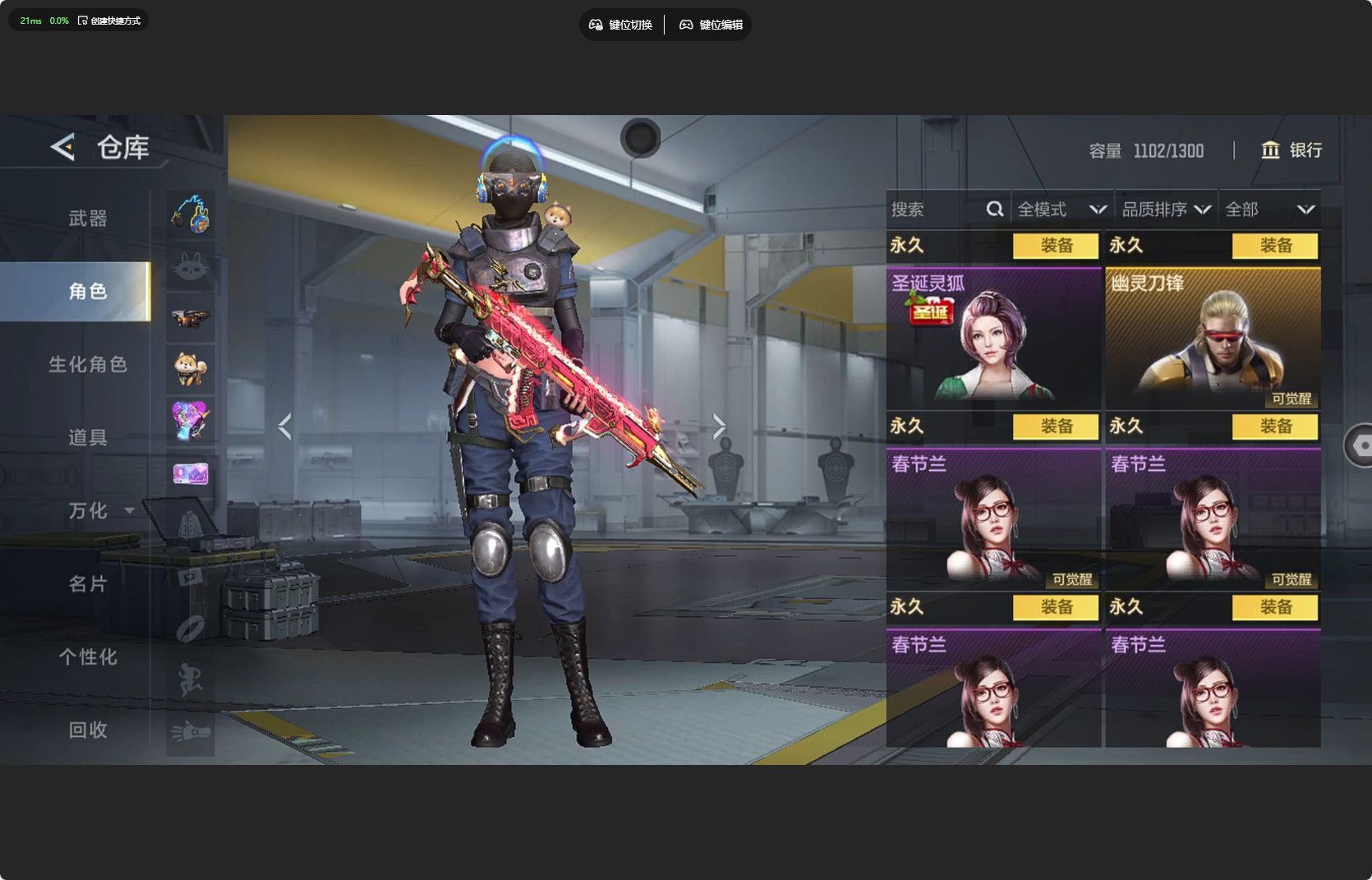Open the 回收 section

pyautogui.click(x=88, y=730)
